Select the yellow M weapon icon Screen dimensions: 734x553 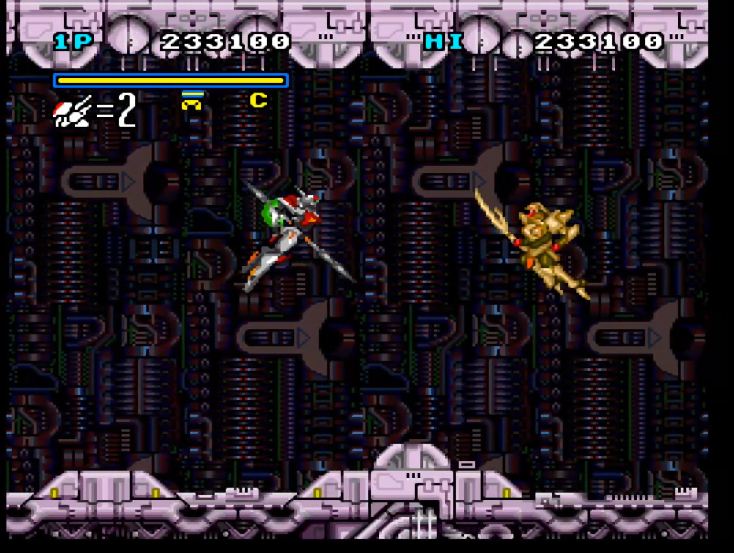click(192, 101)
